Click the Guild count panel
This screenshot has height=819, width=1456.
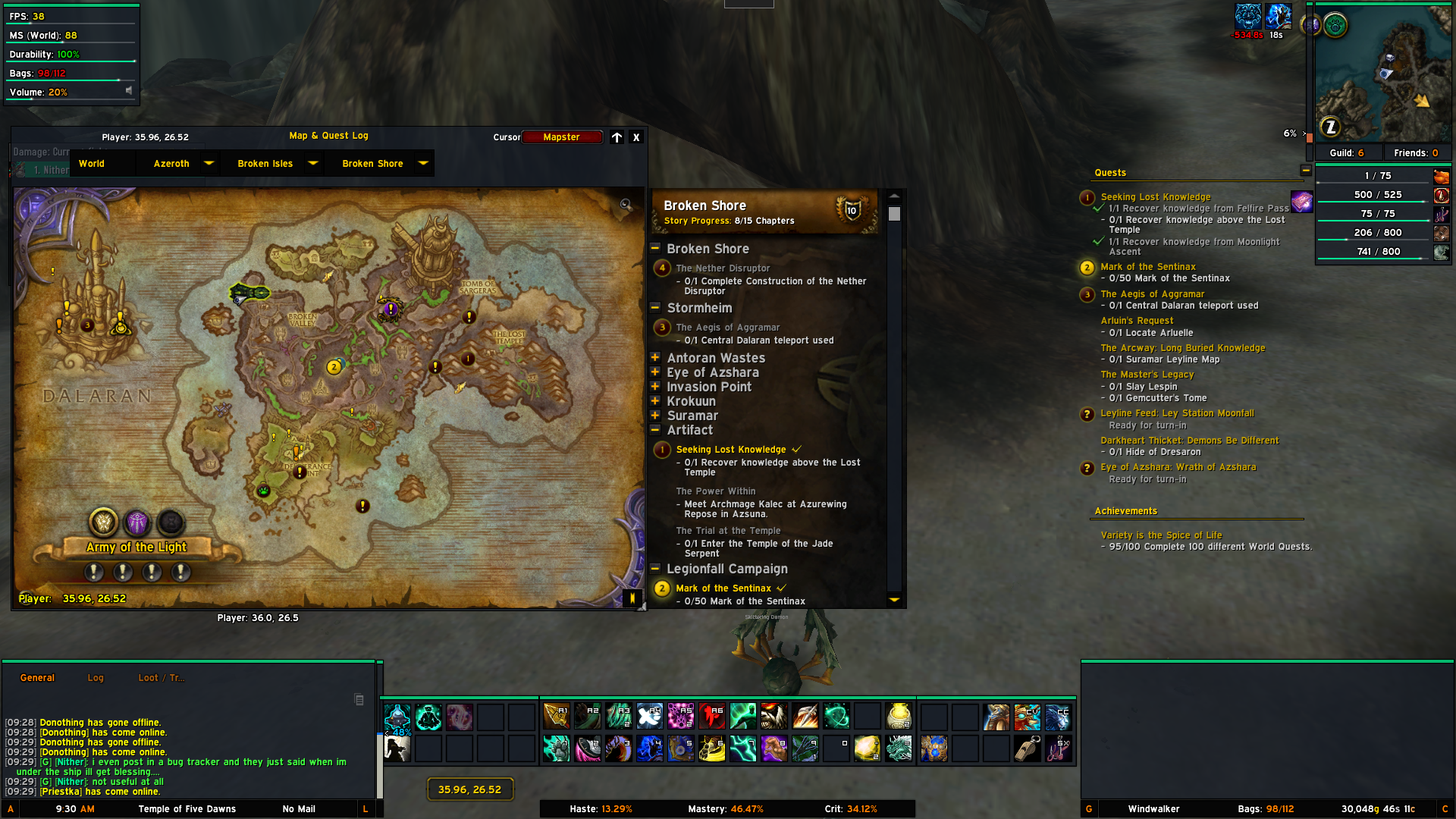pos(1347,153)
